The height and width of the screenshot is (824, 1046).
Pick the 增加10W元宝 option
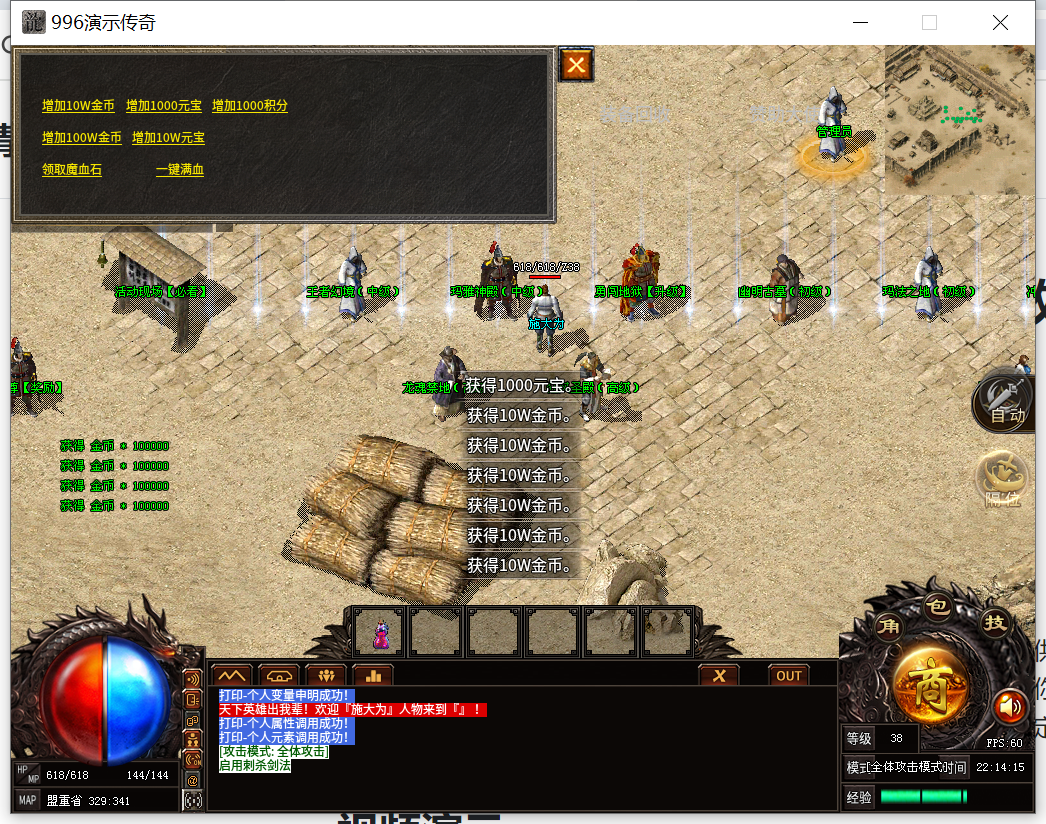[168, 138]
